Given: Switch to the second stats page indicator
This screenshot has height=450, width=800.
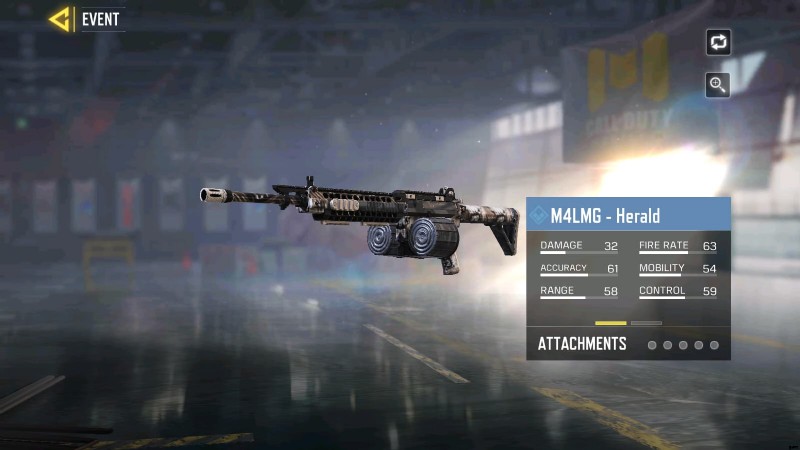Looking at the screenshot, I should [646, 323].
